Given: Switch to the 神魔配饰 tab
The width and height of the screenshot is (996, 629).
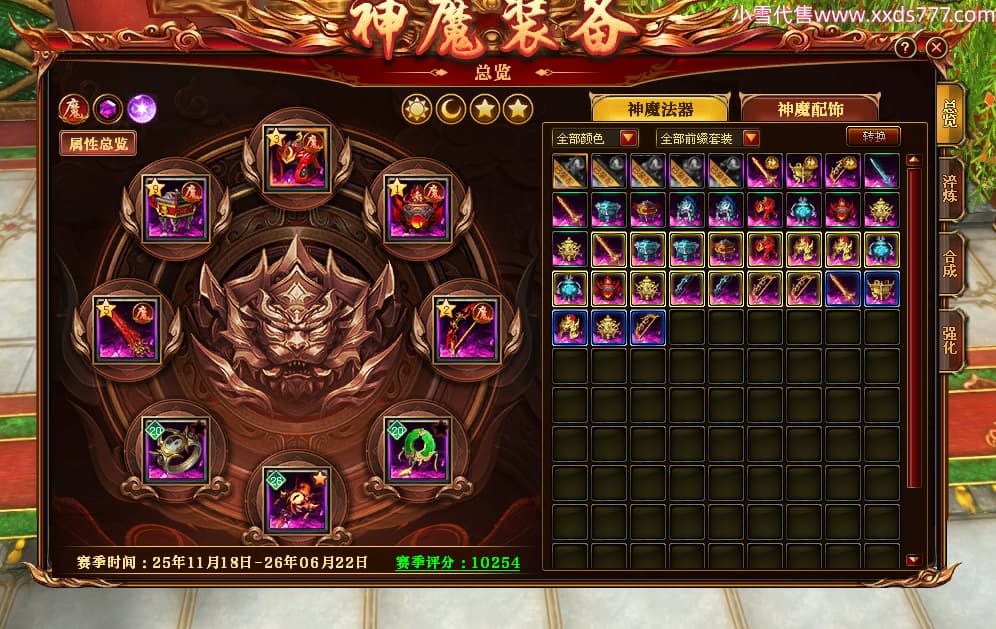Looking at the screenshot, I should (809, 109).
